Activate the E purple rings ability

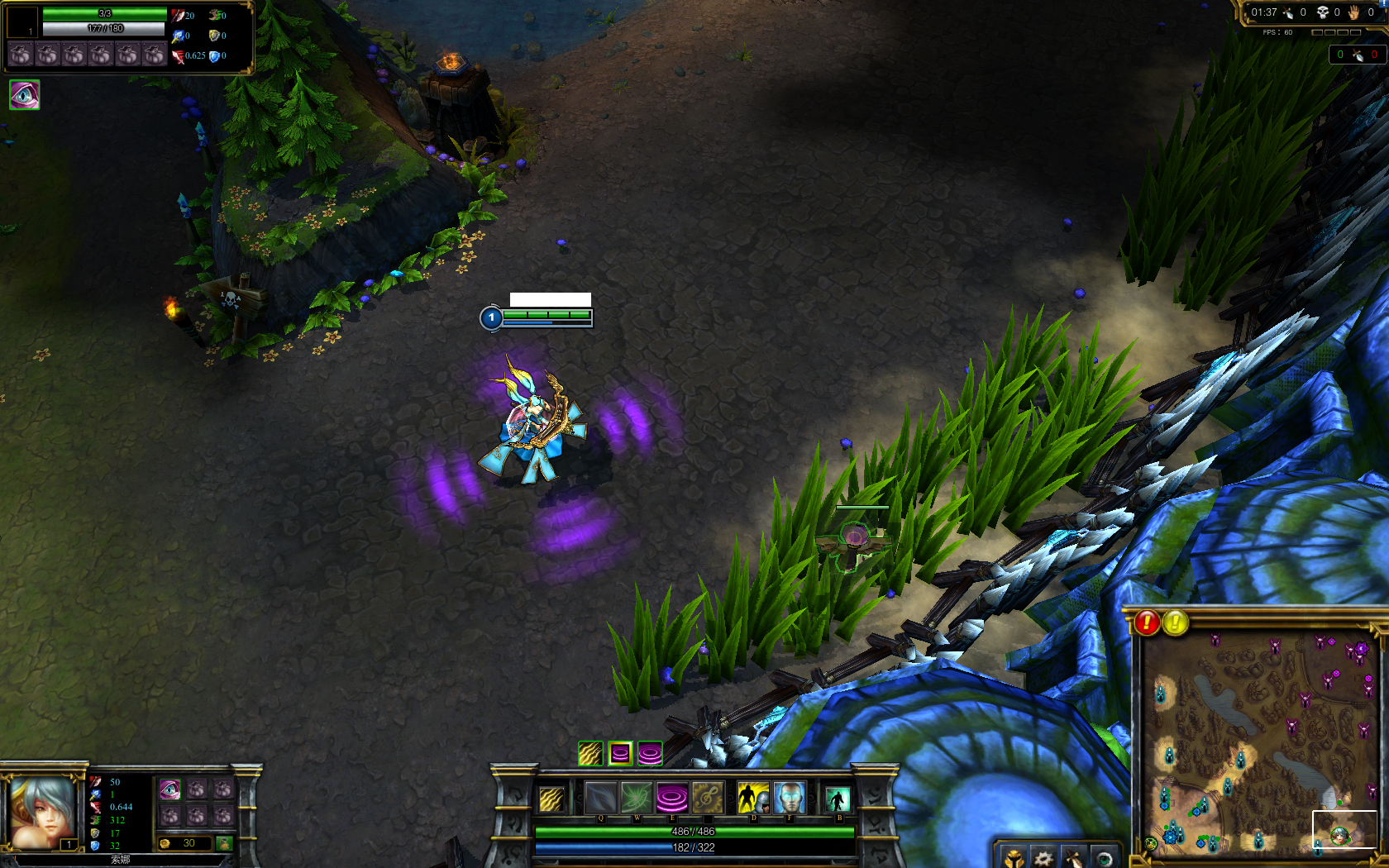[x=672, y=799]
